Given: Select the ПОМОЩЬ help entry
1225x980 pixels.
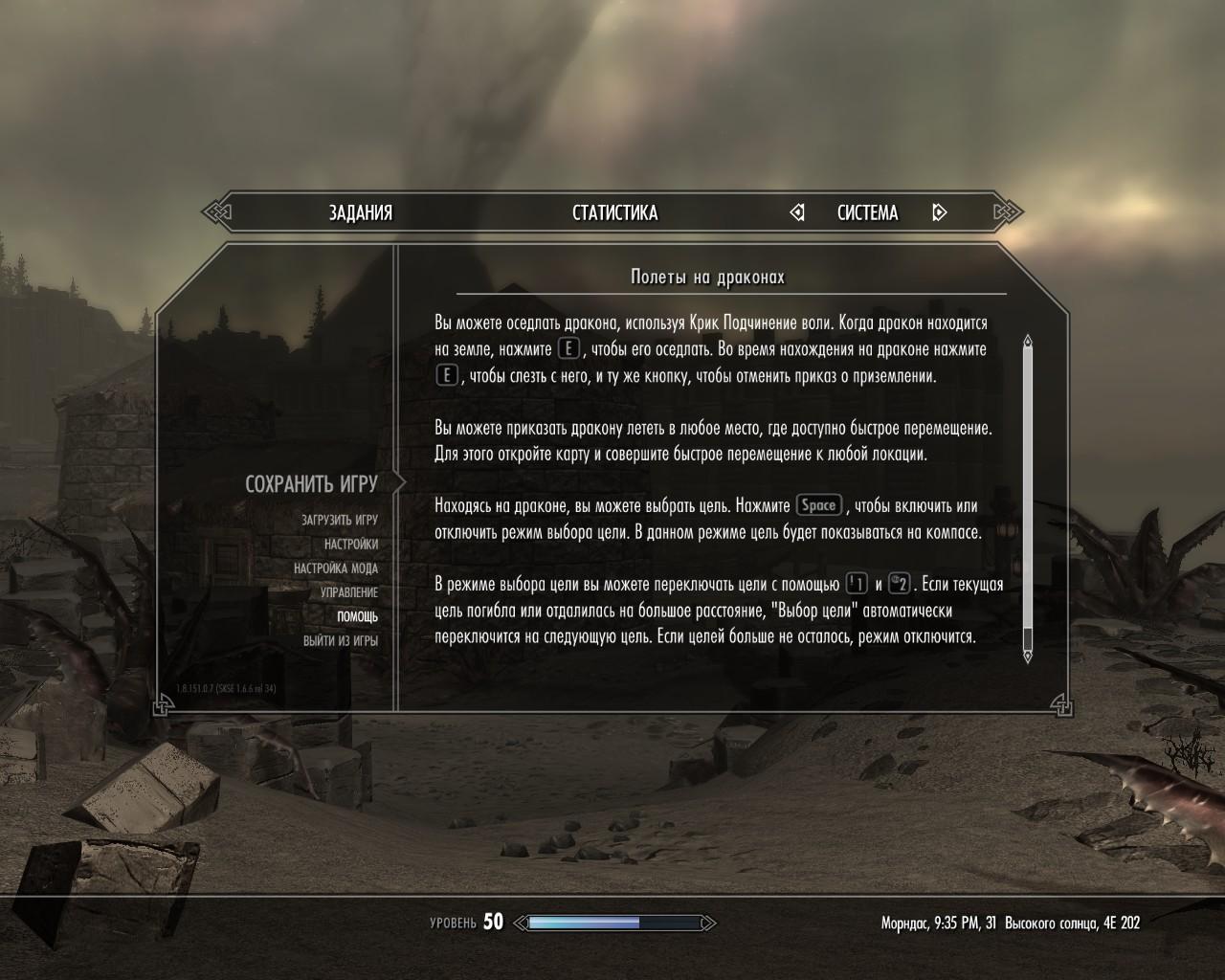Looking at the screenshot, I should click(x=357, y=617).
